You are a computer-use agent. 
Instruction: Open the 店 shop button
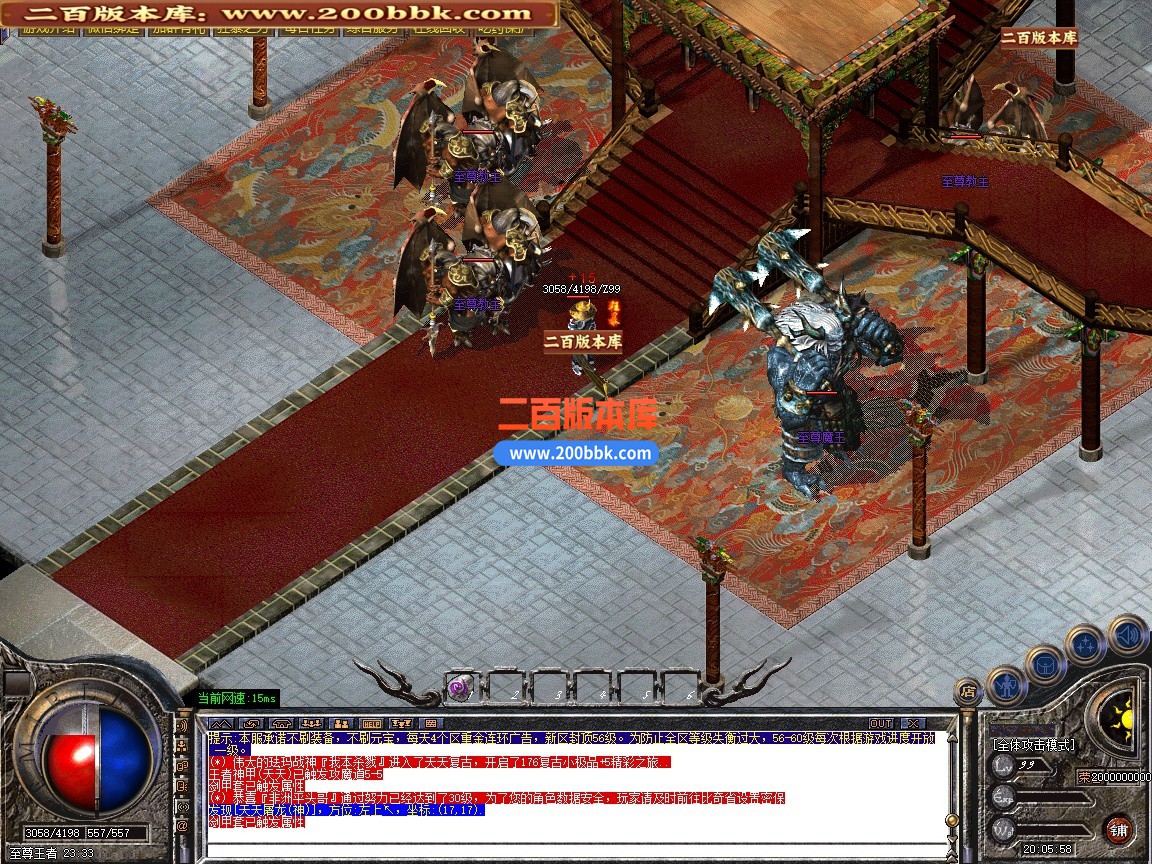coord(967,690)
